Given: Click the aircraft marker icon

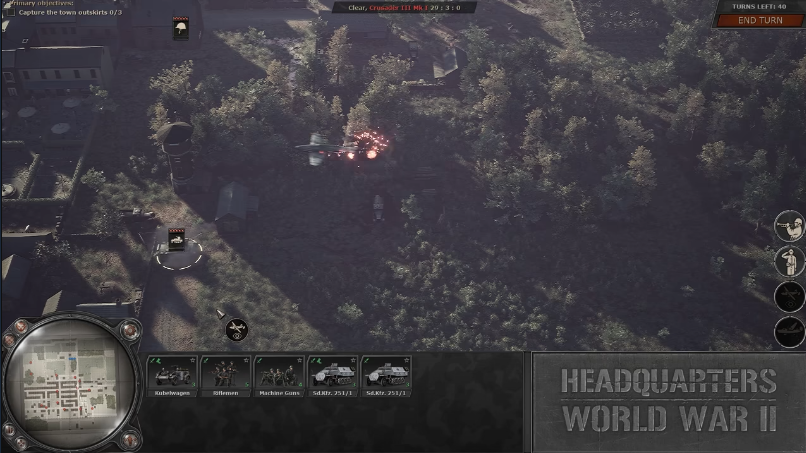Looking at the screenshot, I should pyautogui.click(x=236, y=328).
